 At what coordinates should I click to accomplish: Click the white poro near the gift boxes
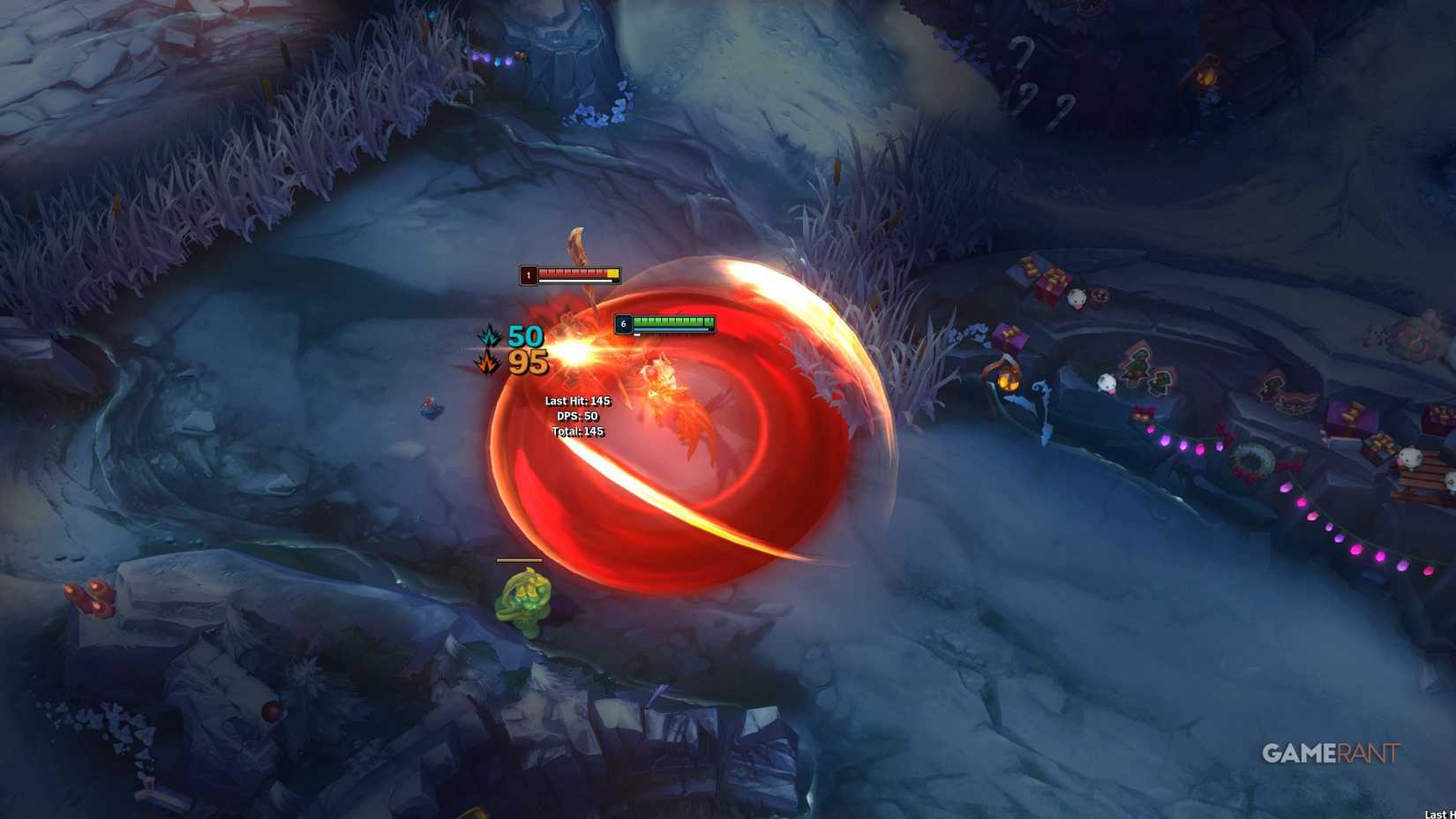[1078, 300]
